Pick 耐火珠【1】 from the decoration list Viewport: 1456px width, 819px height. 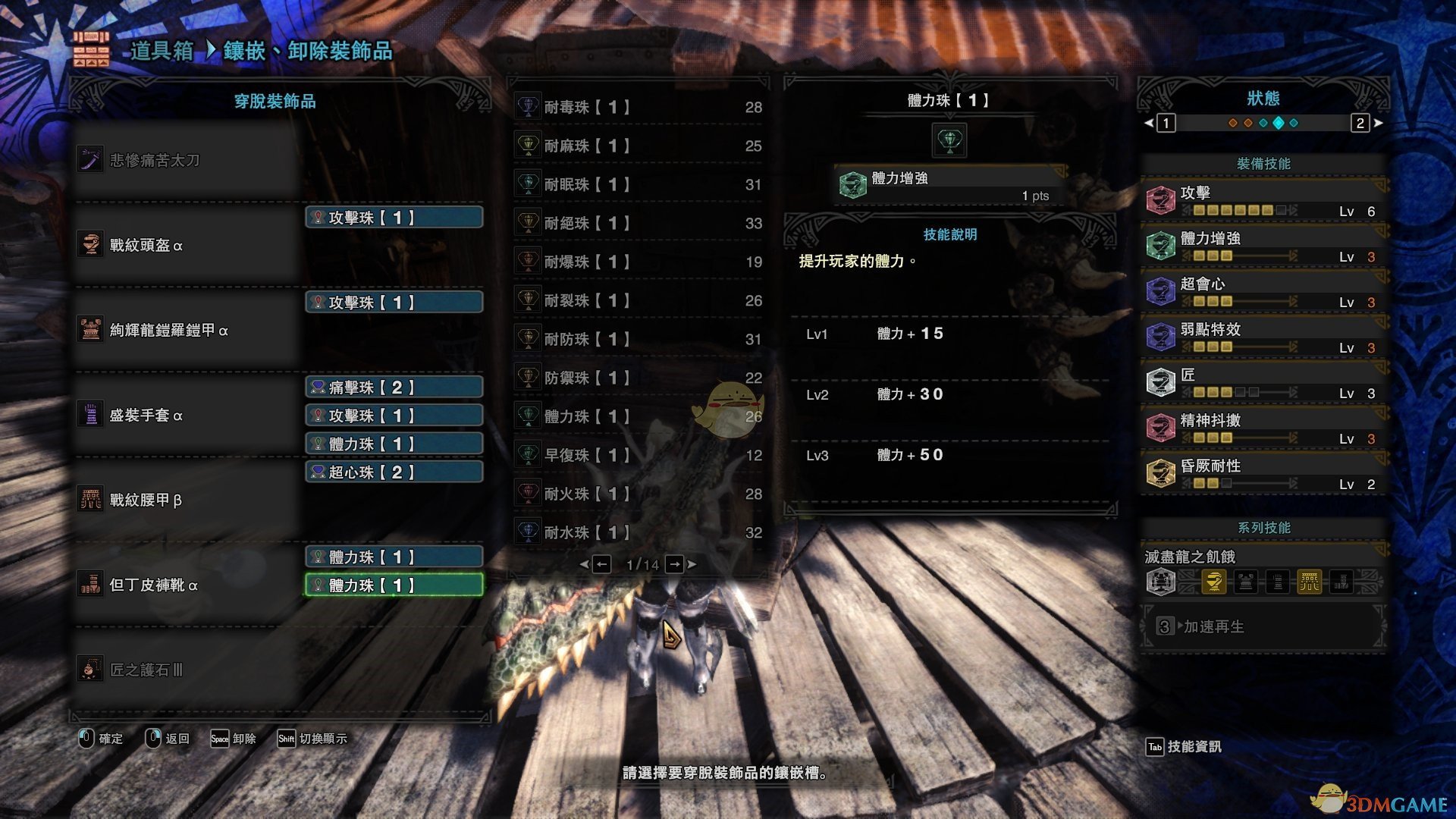click(639, 494)
